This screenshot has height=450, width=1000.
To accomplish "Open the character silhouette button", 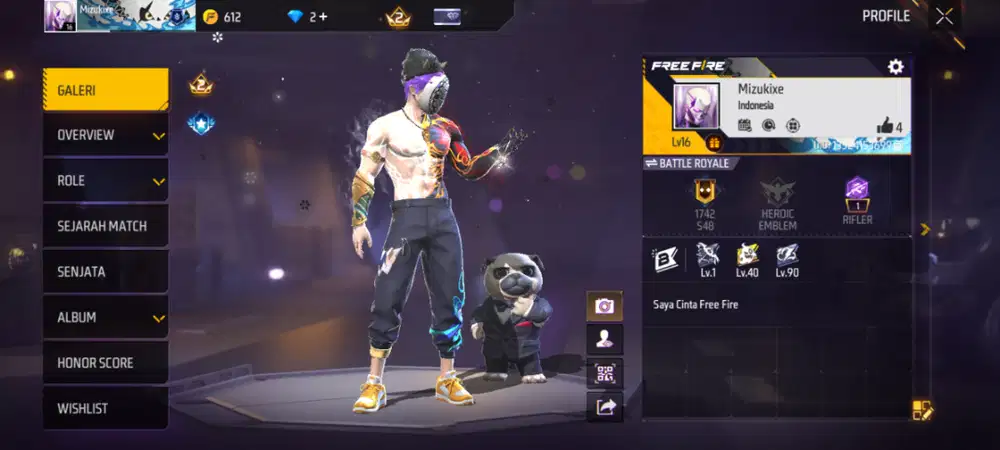I will [604, 339].
